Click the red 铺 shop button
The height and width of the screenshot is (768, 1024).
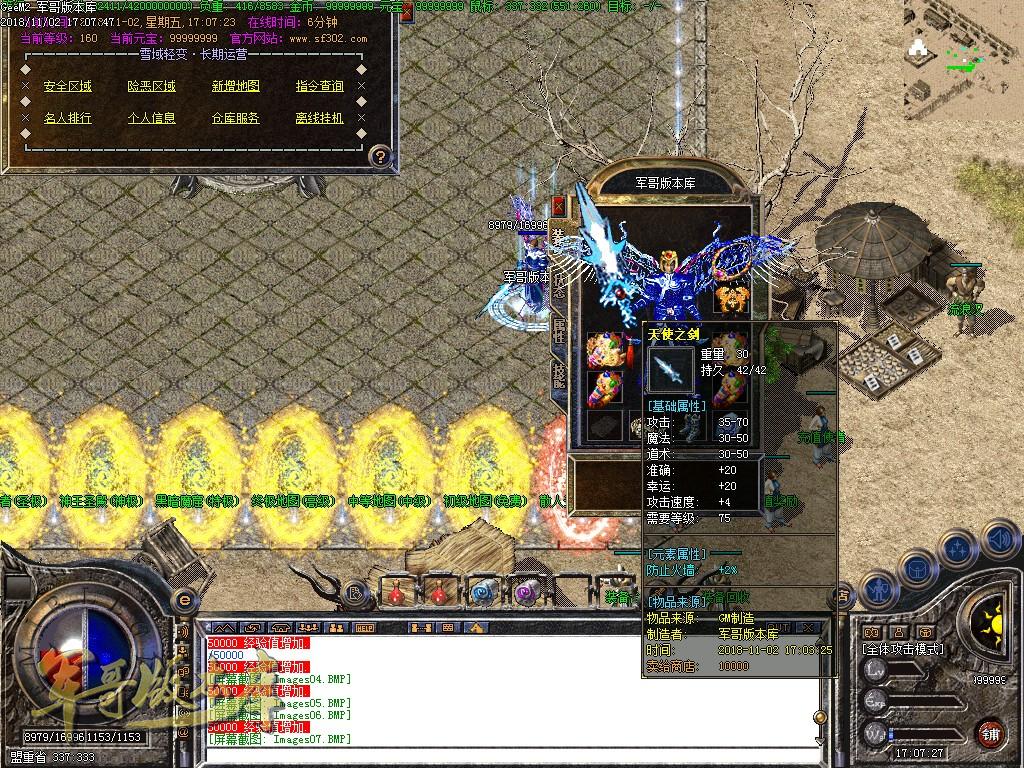(x=990, y=733)
